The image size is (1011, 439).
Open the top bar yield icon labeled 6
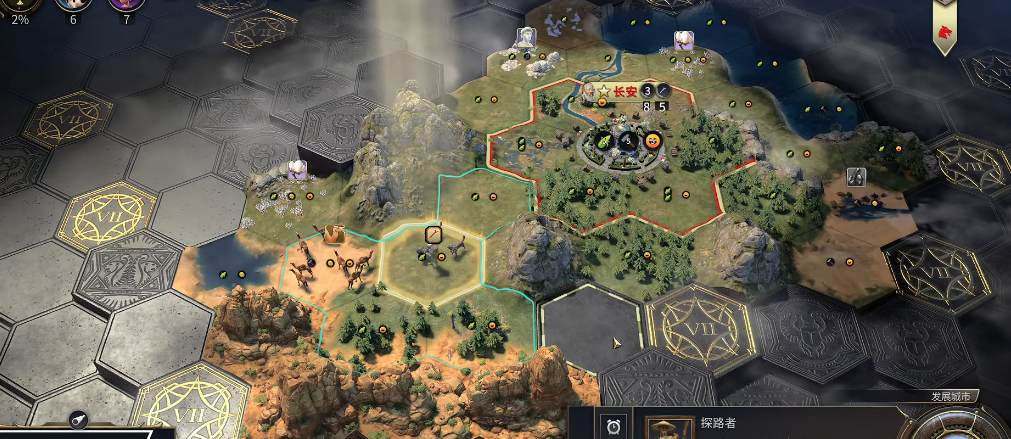pos(72,6)
